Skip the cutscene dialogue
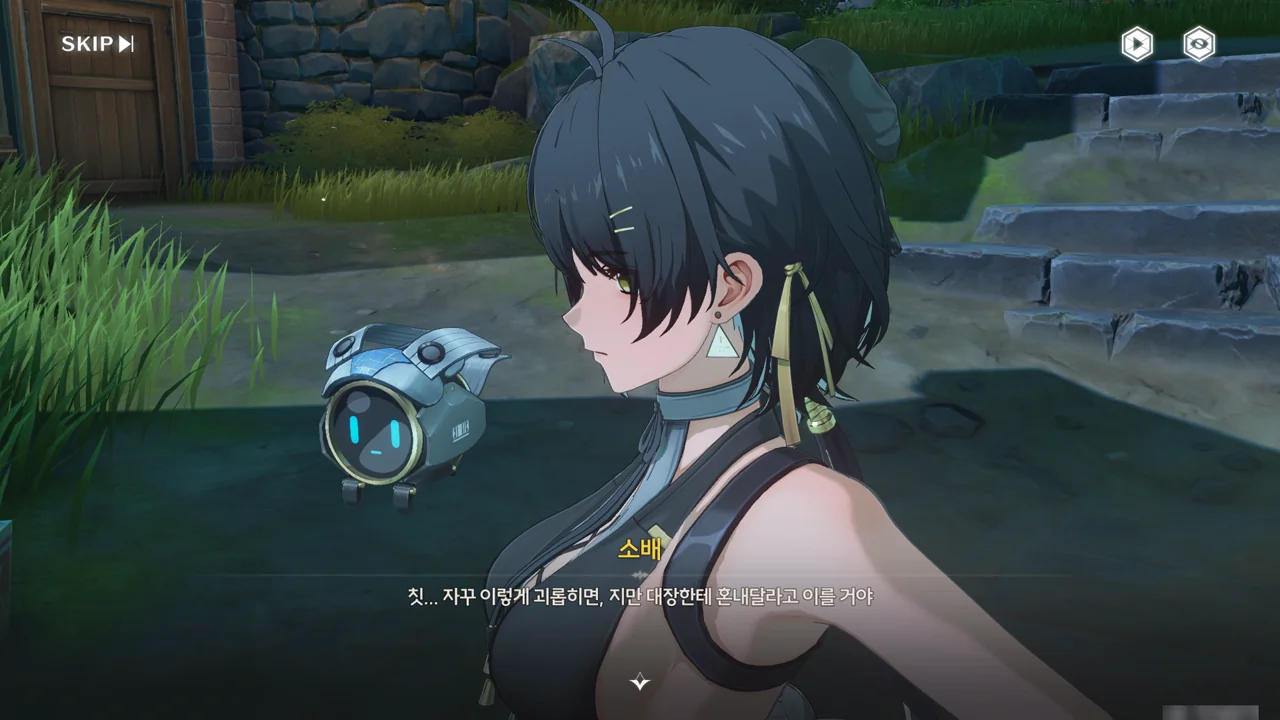Image resolution: width=1280 pixels, height=720 pixels. 97,44
